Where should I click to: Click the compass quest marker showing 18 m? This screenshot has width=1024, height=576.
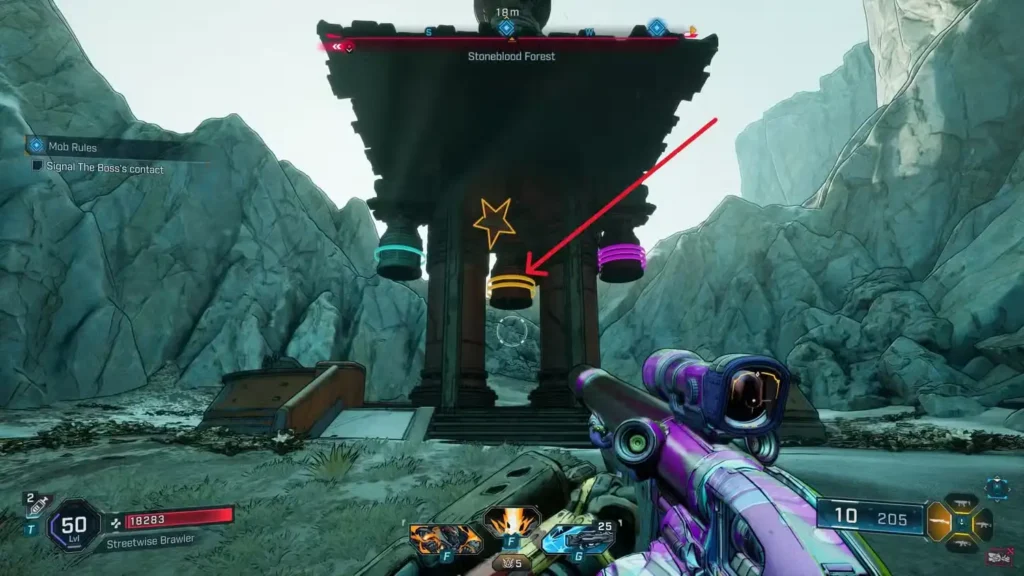coord(507,27)
